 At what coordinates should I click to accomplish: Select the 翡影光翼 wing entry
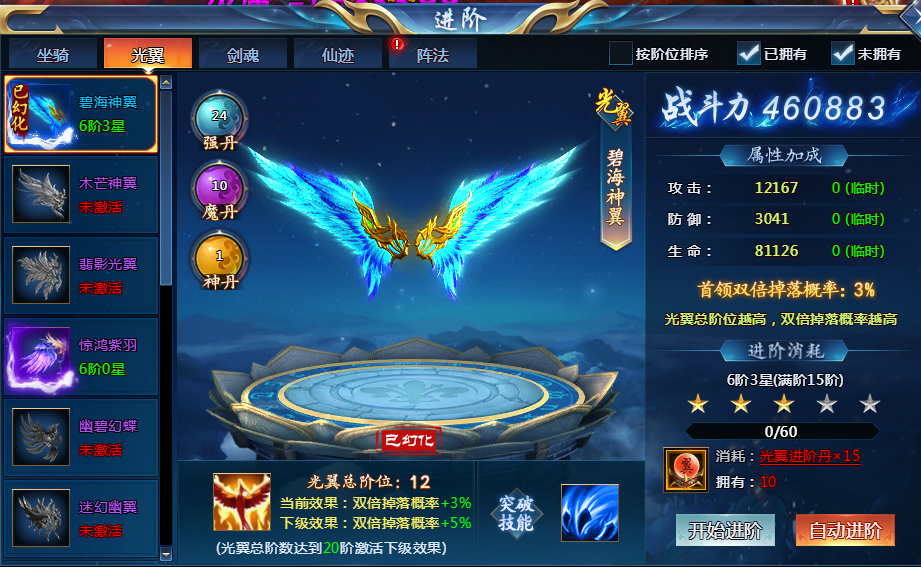click(81, 275)
